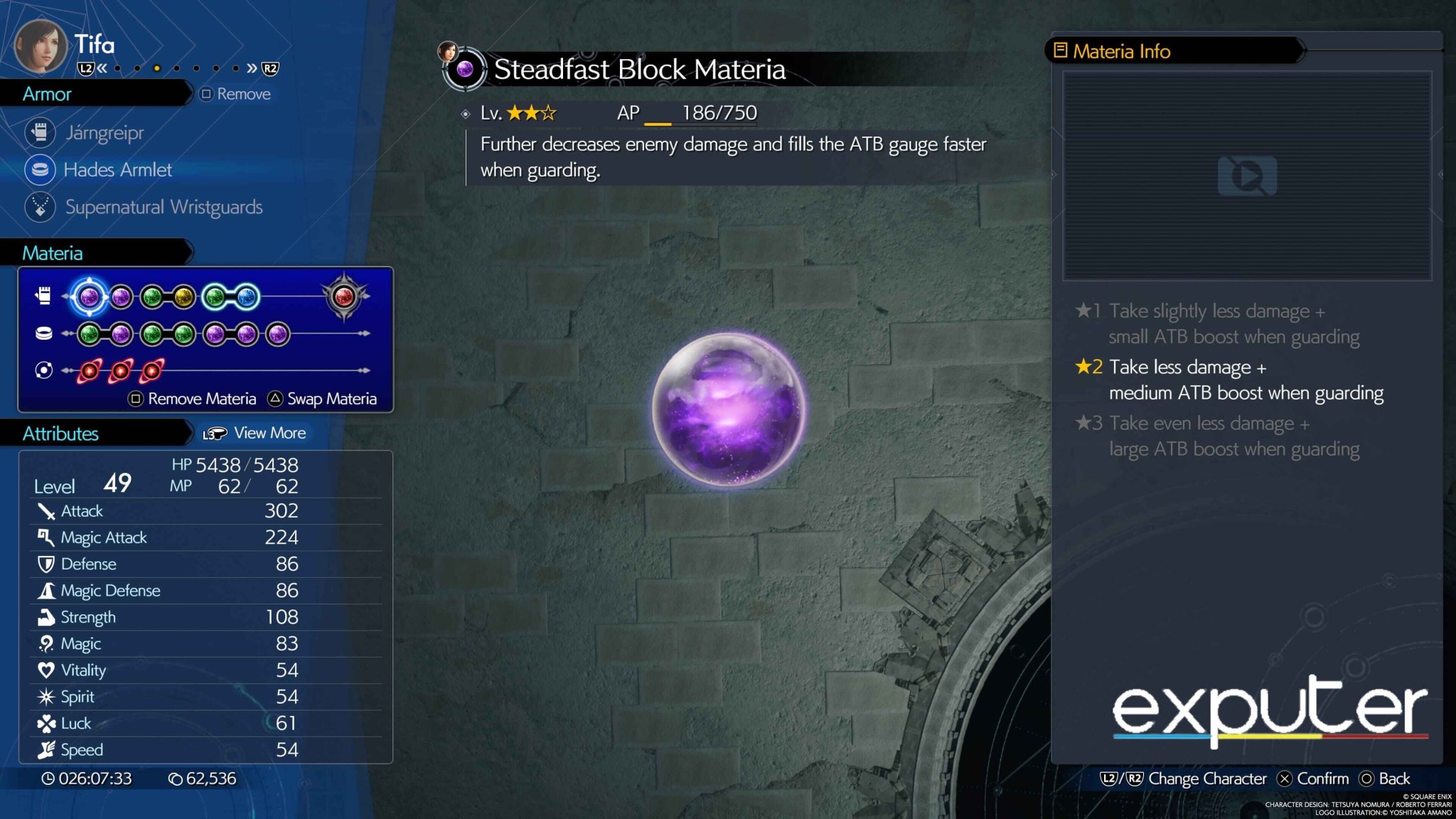This screenshot has height=819, width=1456.
Task: Select the active character dot in the carousel
Action: coord(156,68)
